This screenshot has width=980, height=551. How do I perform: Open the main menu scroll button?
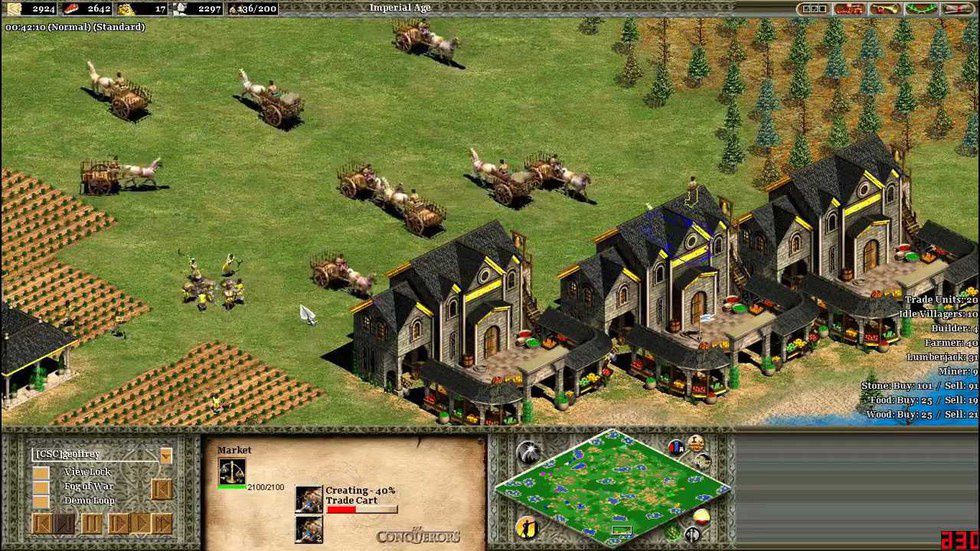(x=953, y=9)
